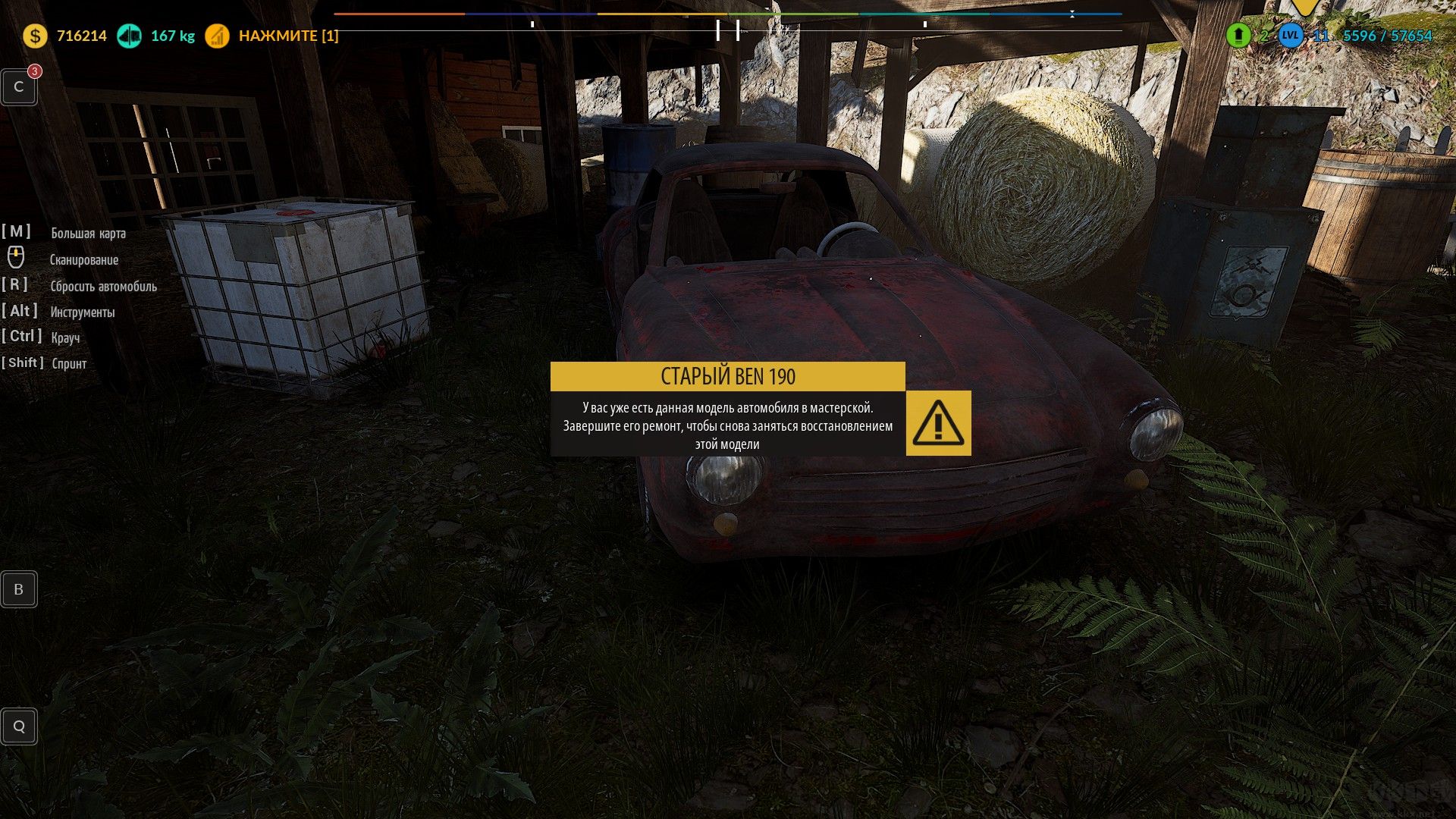Screen dimensions: 1456x819
Task: Select the blue LVL badge
Action: 1291,35
